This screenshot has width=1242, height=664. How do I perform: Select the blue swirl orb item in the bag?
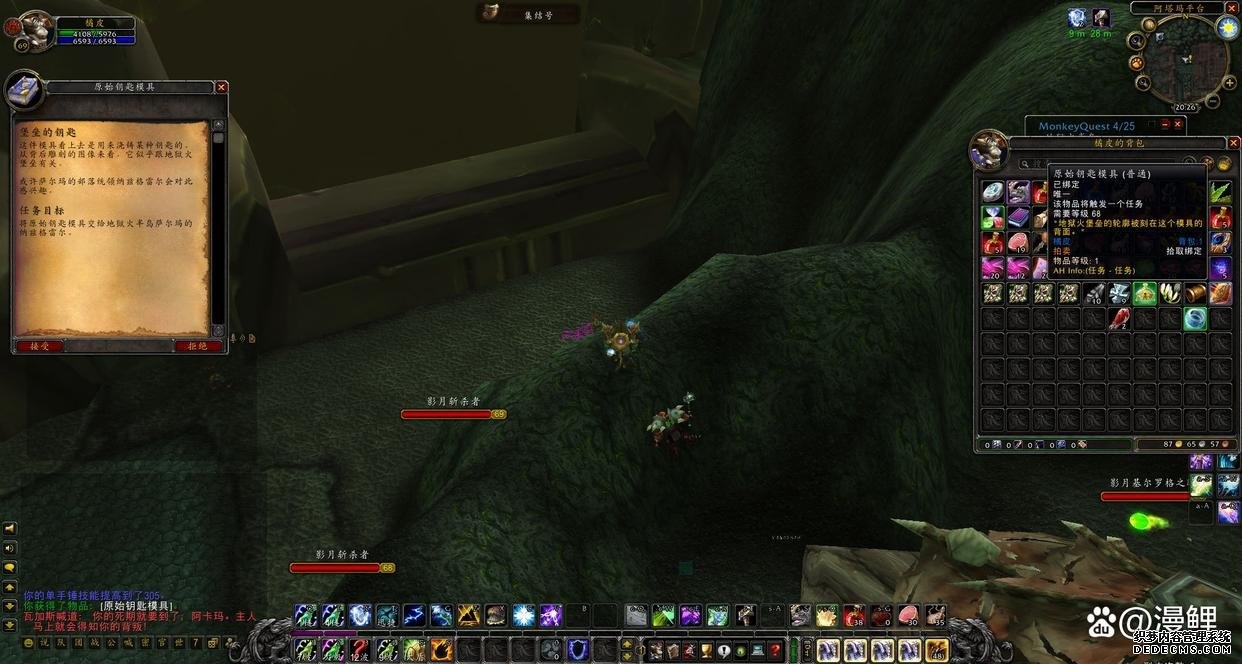tap(1195, 319)
